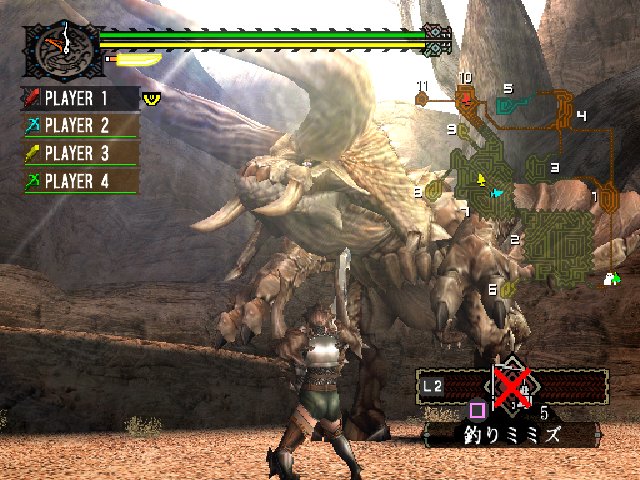The height and width of the screenshot is (480, 640).
Task: Click the yellow face icon beside PLAYER 1
Action: (152, 98)
